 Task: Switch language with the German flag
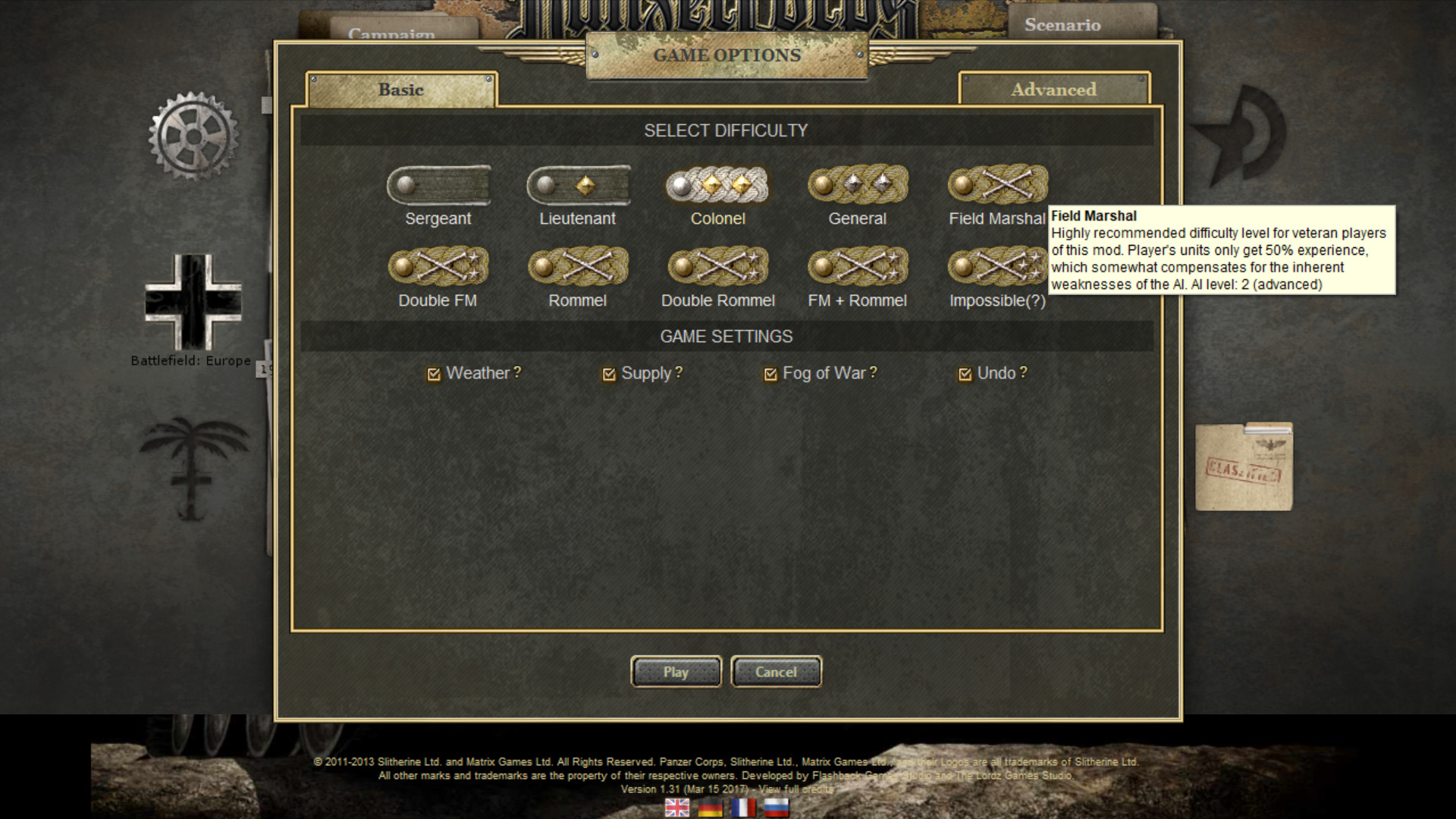[x=711, y=808]
